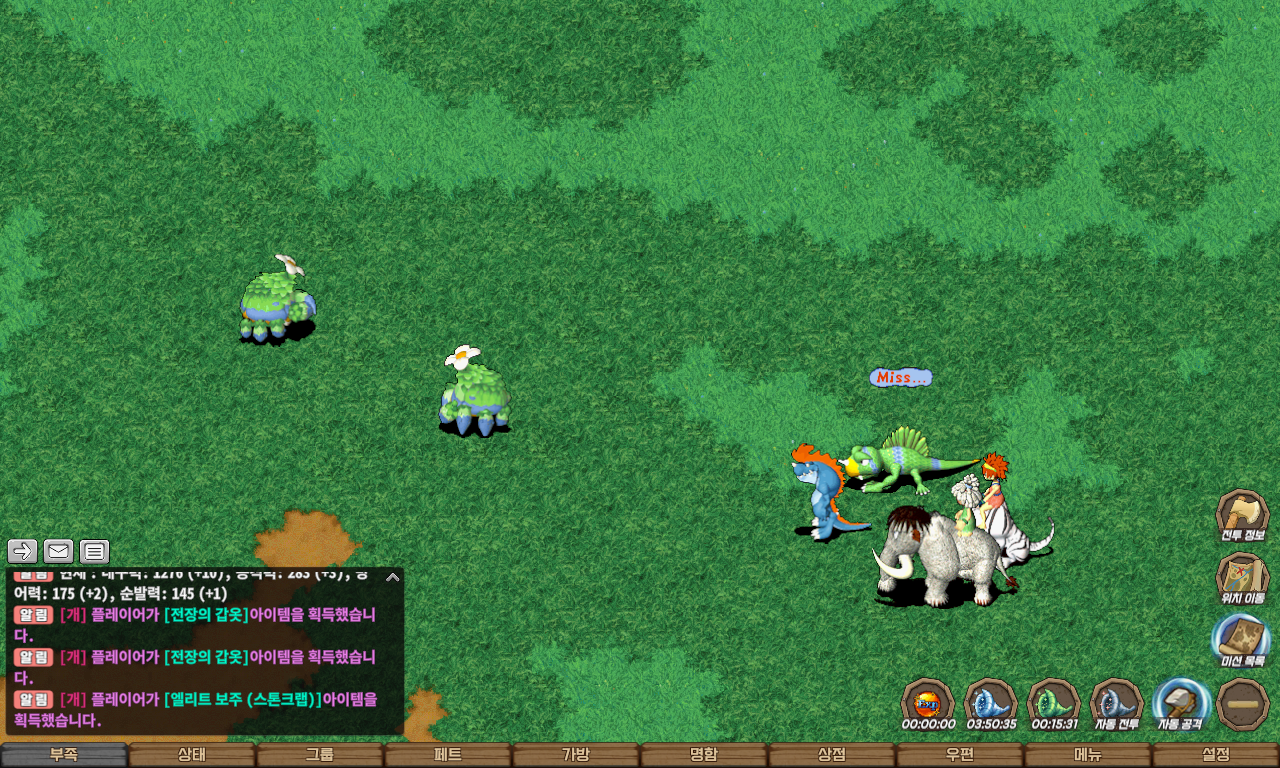This screenshot has width=1280, height=768.
Task: Open the 그룹 (group) menu
Action: (x=320, y=755)
